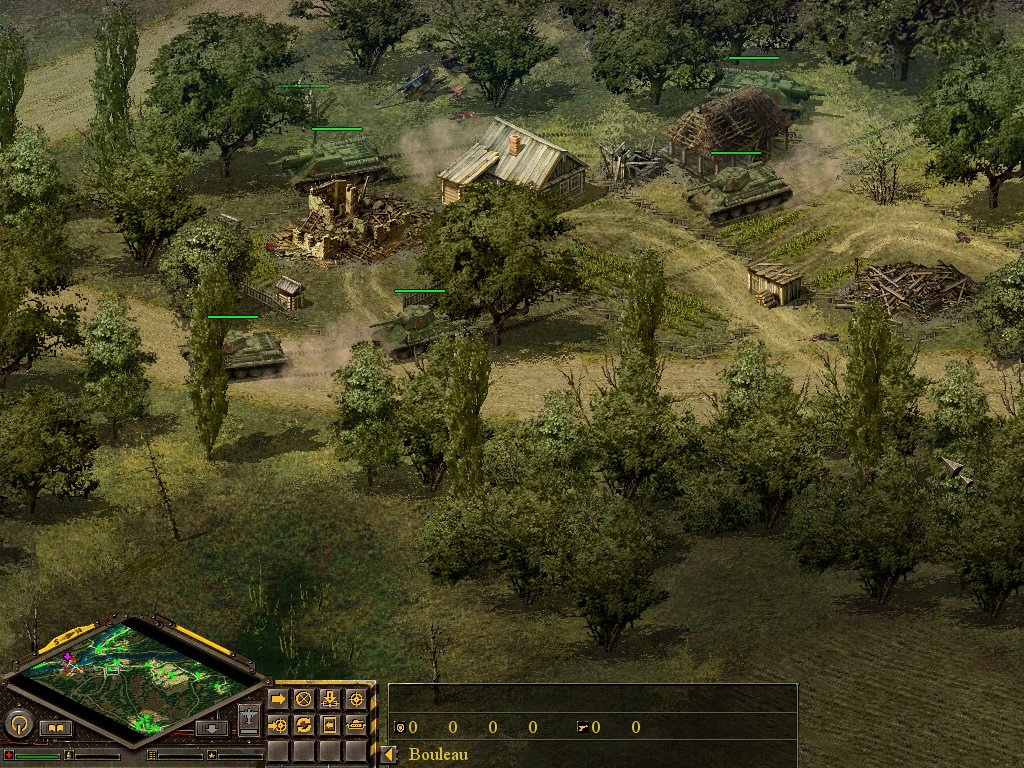This screenshot has width=1024, height=768.
Task: Click the circular arrows rotate command
Action: click(x=303, y=724)
